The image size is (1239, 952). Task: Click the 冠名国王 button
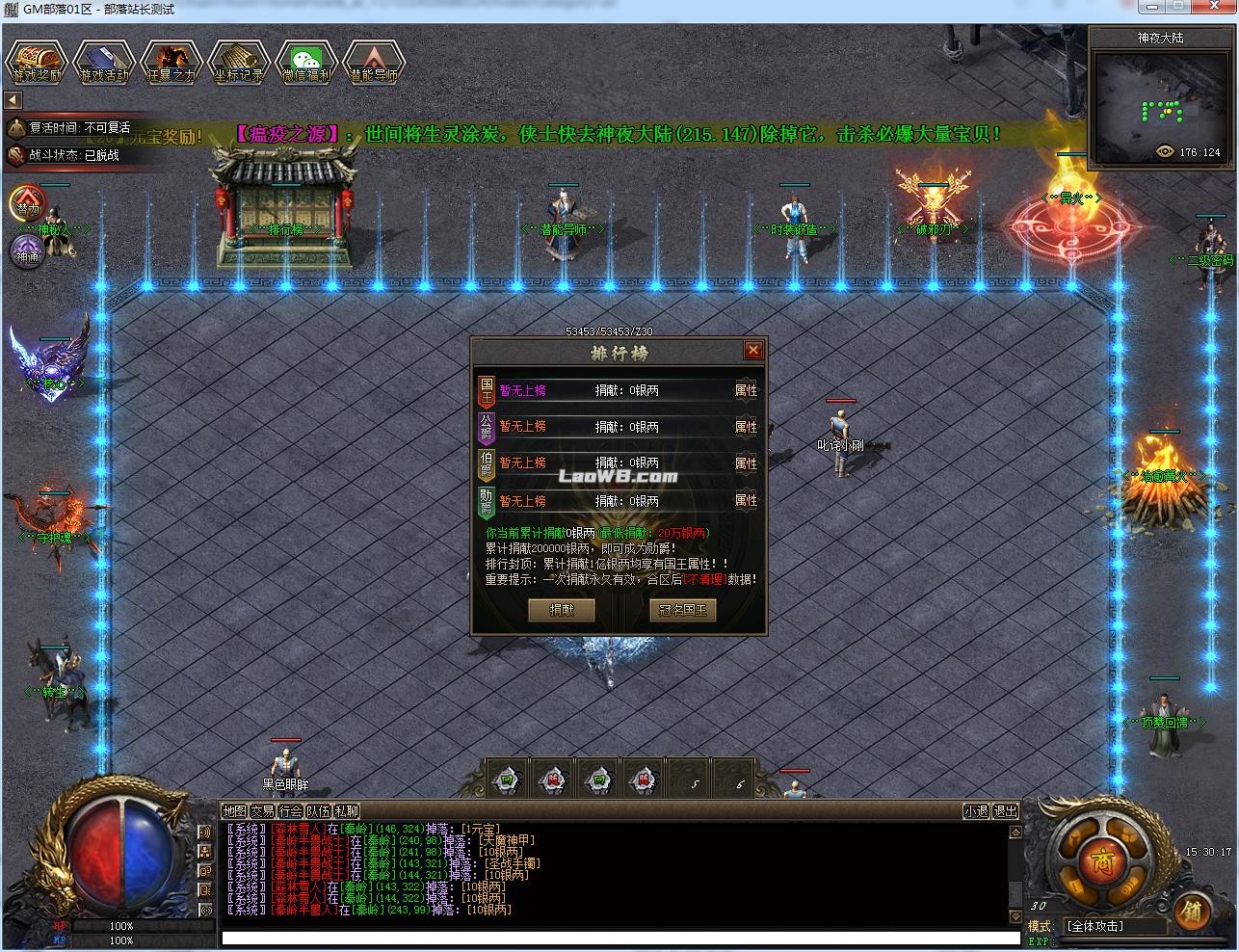pyautogui.click(x=682, y=610)
